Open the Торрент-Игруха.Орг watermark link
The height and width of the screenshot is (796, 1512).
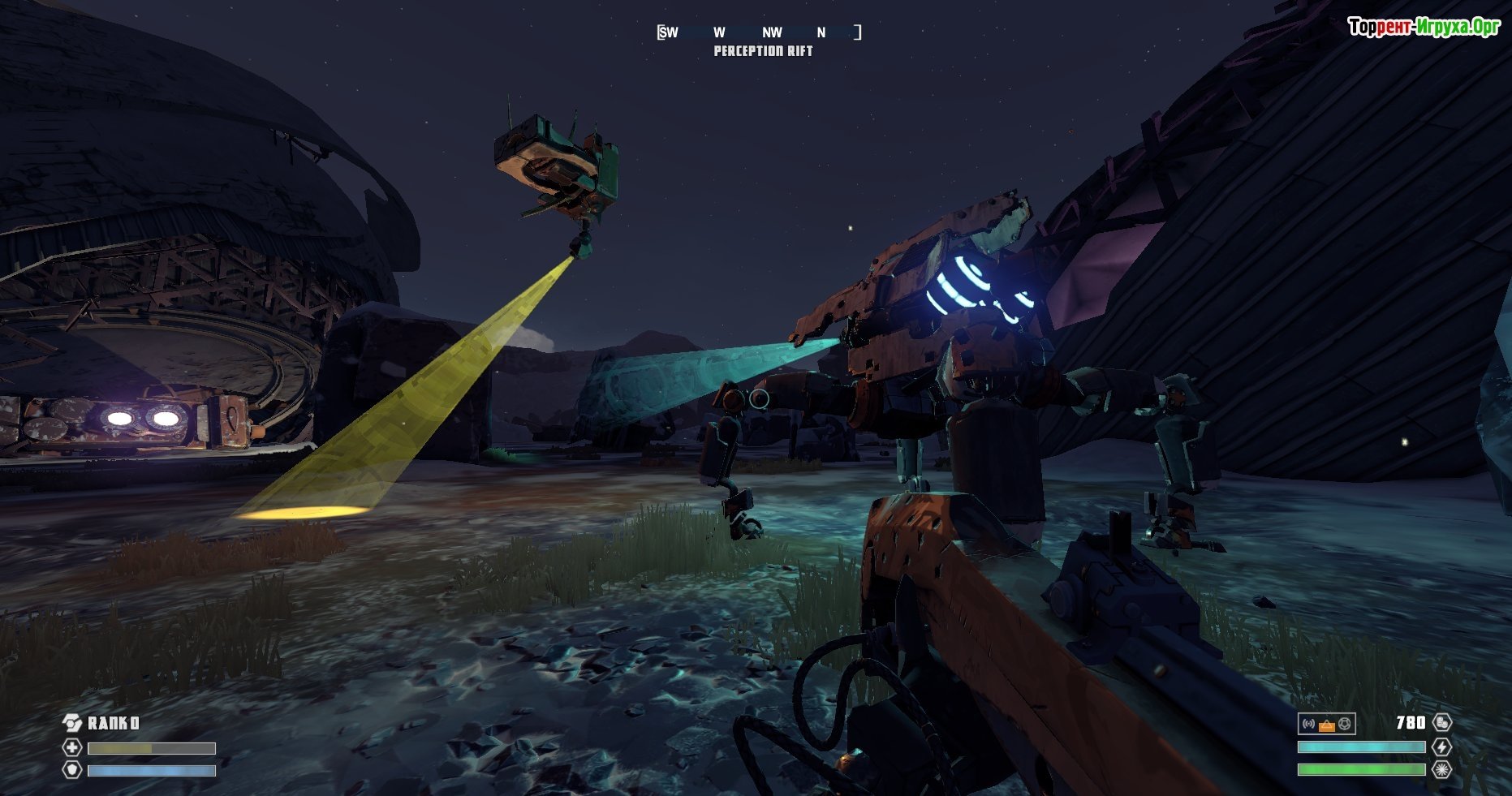pos(1424,27)
